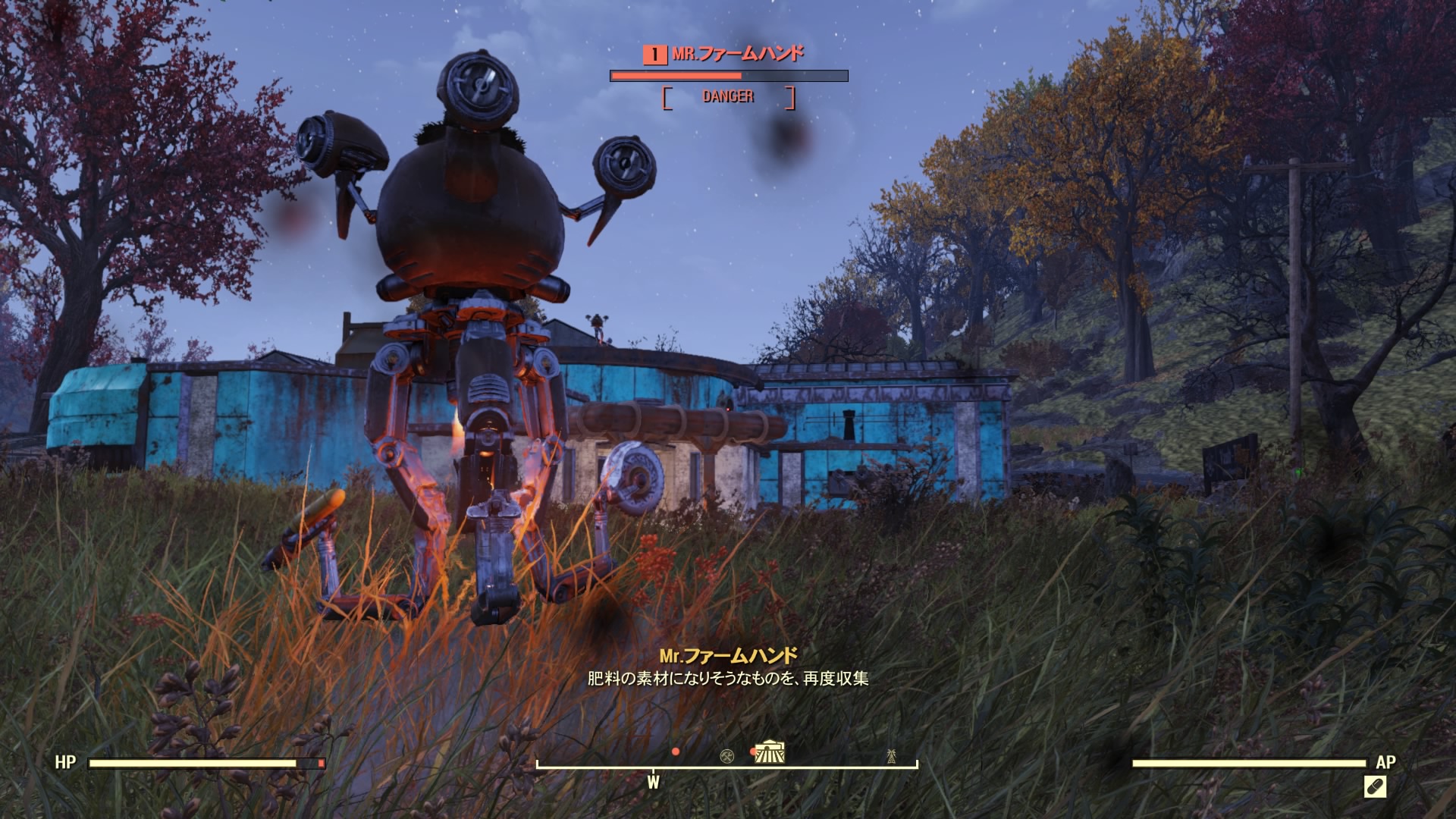This screenshot has height=819, width=1456.
Task: Click the pill capsule chem icon
Action: (1375, 786)
